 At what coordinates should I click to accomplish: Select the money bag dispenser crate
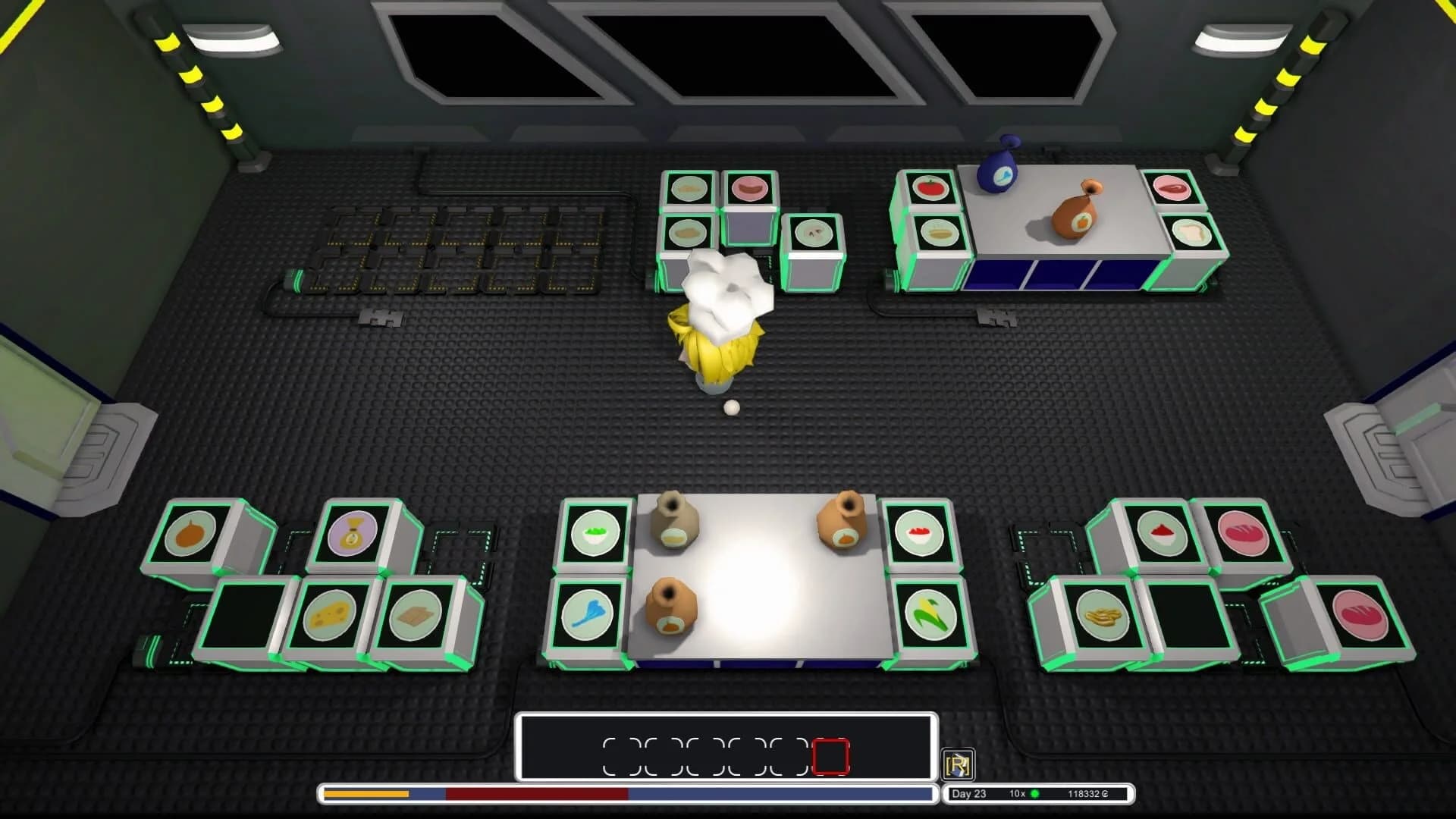point(353,535)
